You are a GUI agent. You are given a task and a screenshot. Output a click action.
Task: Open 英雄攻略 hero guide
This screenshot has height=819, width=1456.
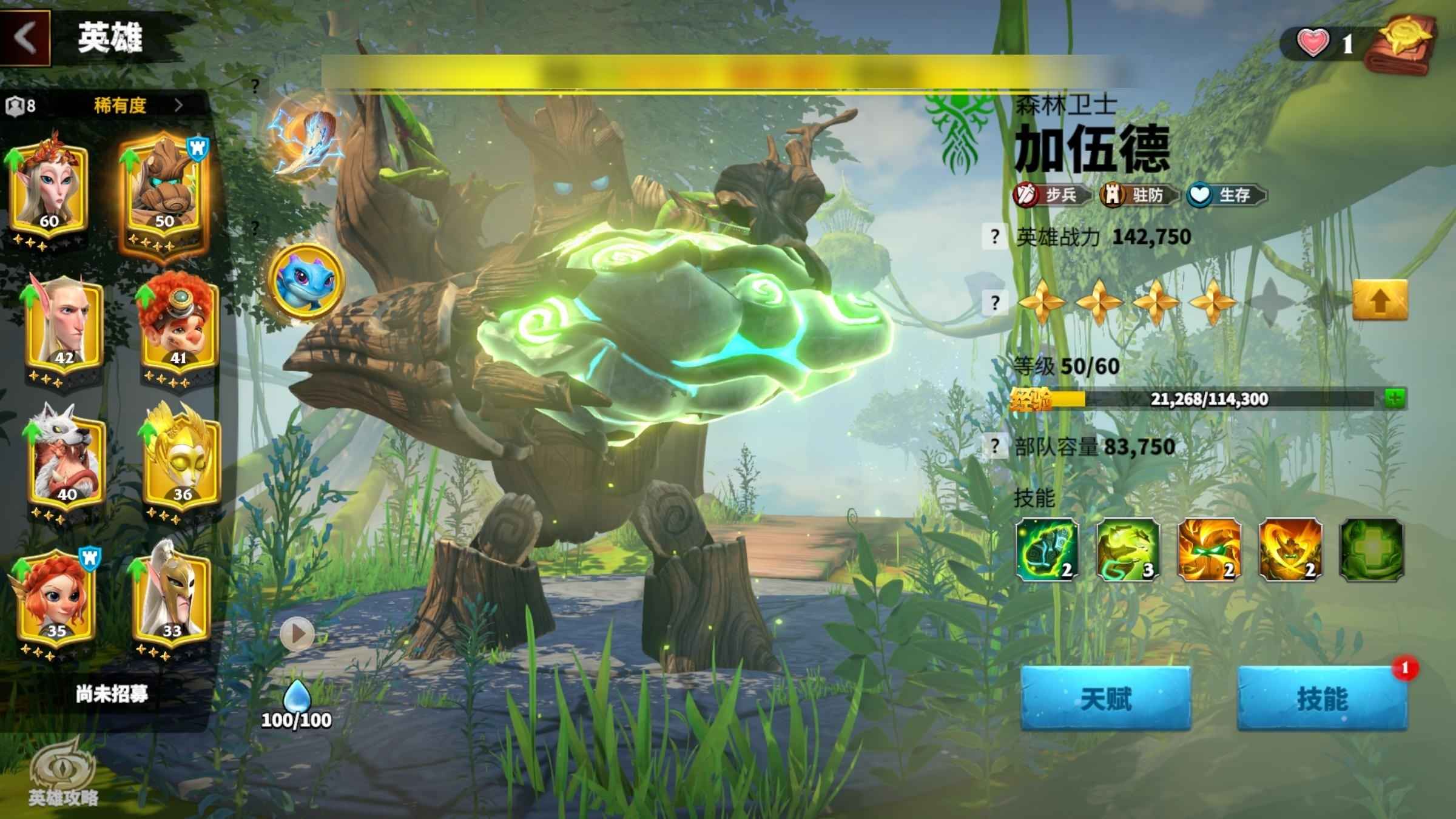pyautogui.click(x=63, y=772)
